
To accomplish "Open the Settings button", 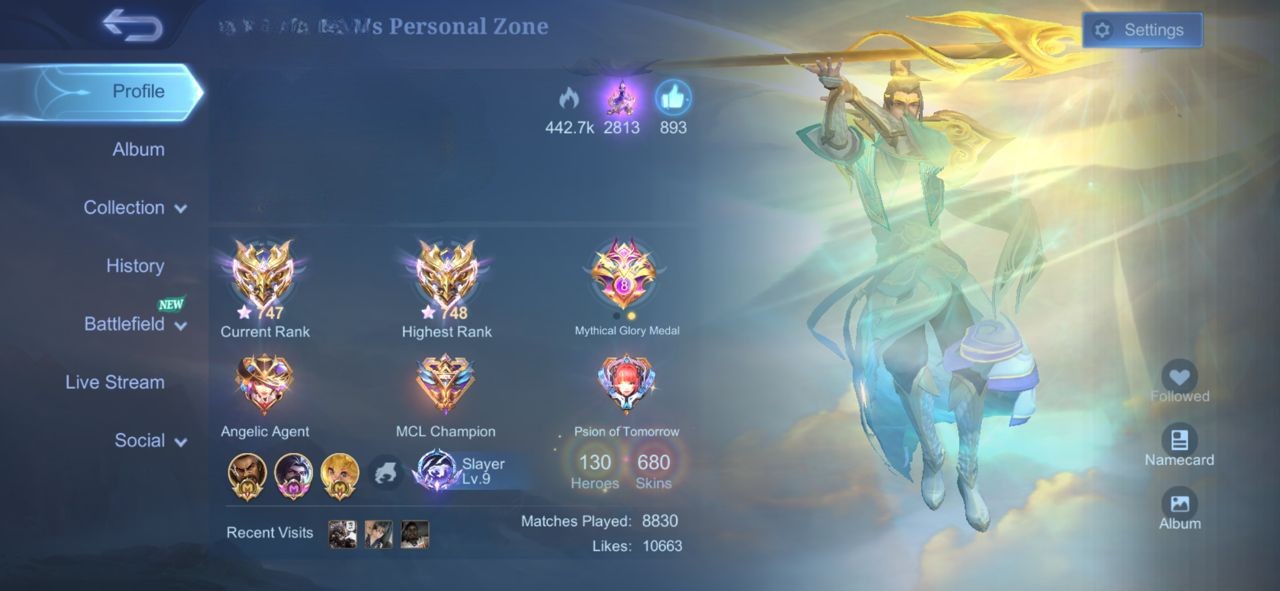I will (1142, 30).
